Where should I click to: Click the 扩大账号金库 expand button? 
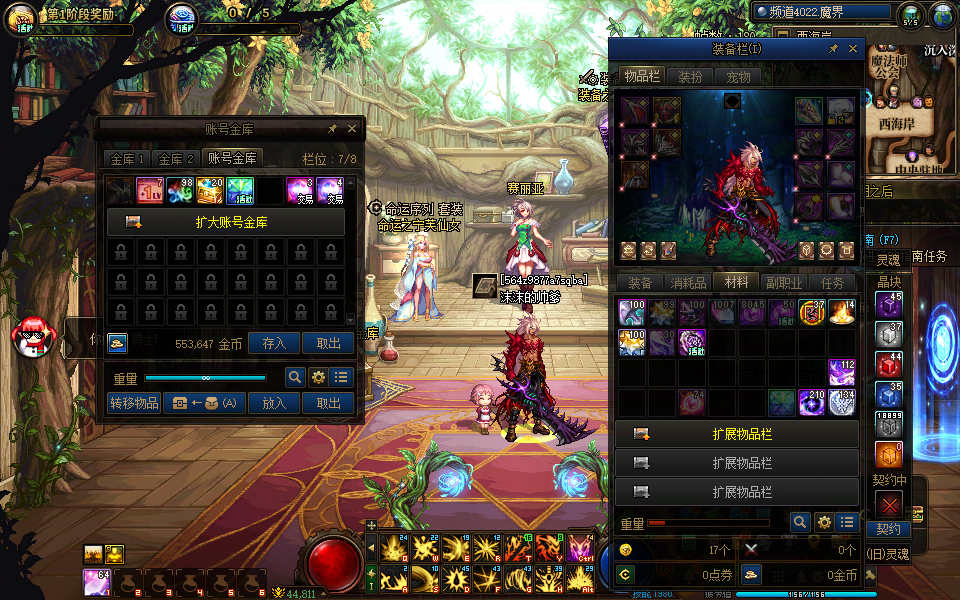tap(226, 222)
